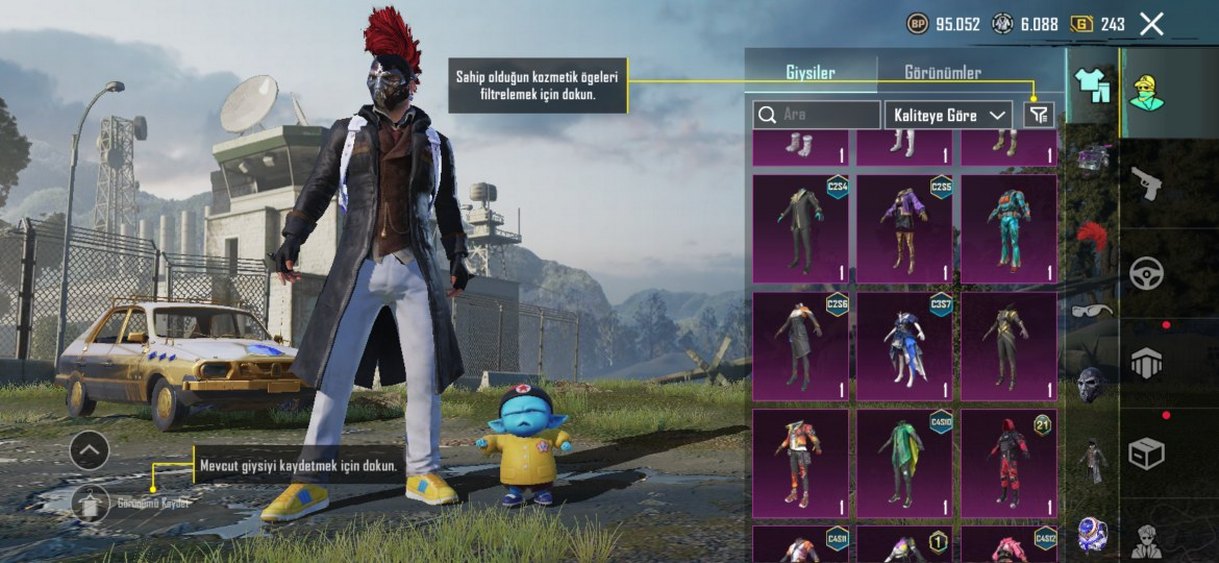Save look with Görünümü Kaydet button
Screen dimensions: 1219x563
(90, 502)
